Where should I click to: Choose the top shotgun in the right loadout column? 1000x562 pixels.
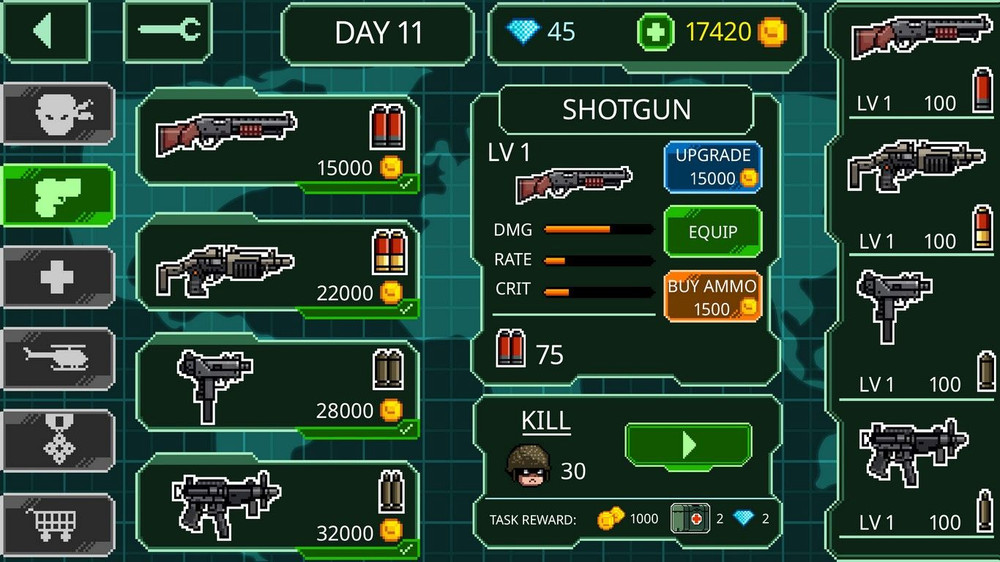910,60
